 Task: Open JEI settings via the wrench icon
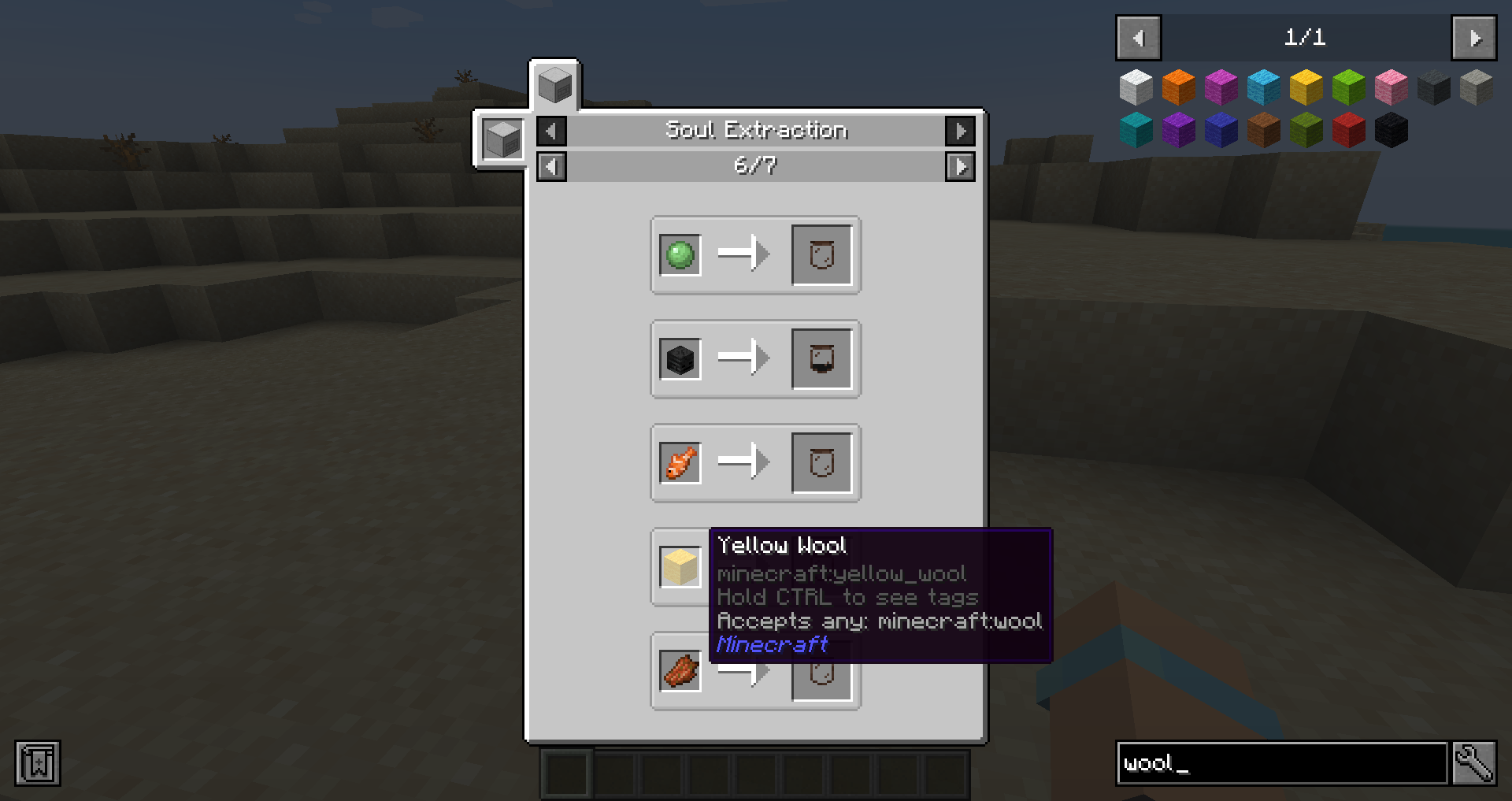(x=1475, y=762)
